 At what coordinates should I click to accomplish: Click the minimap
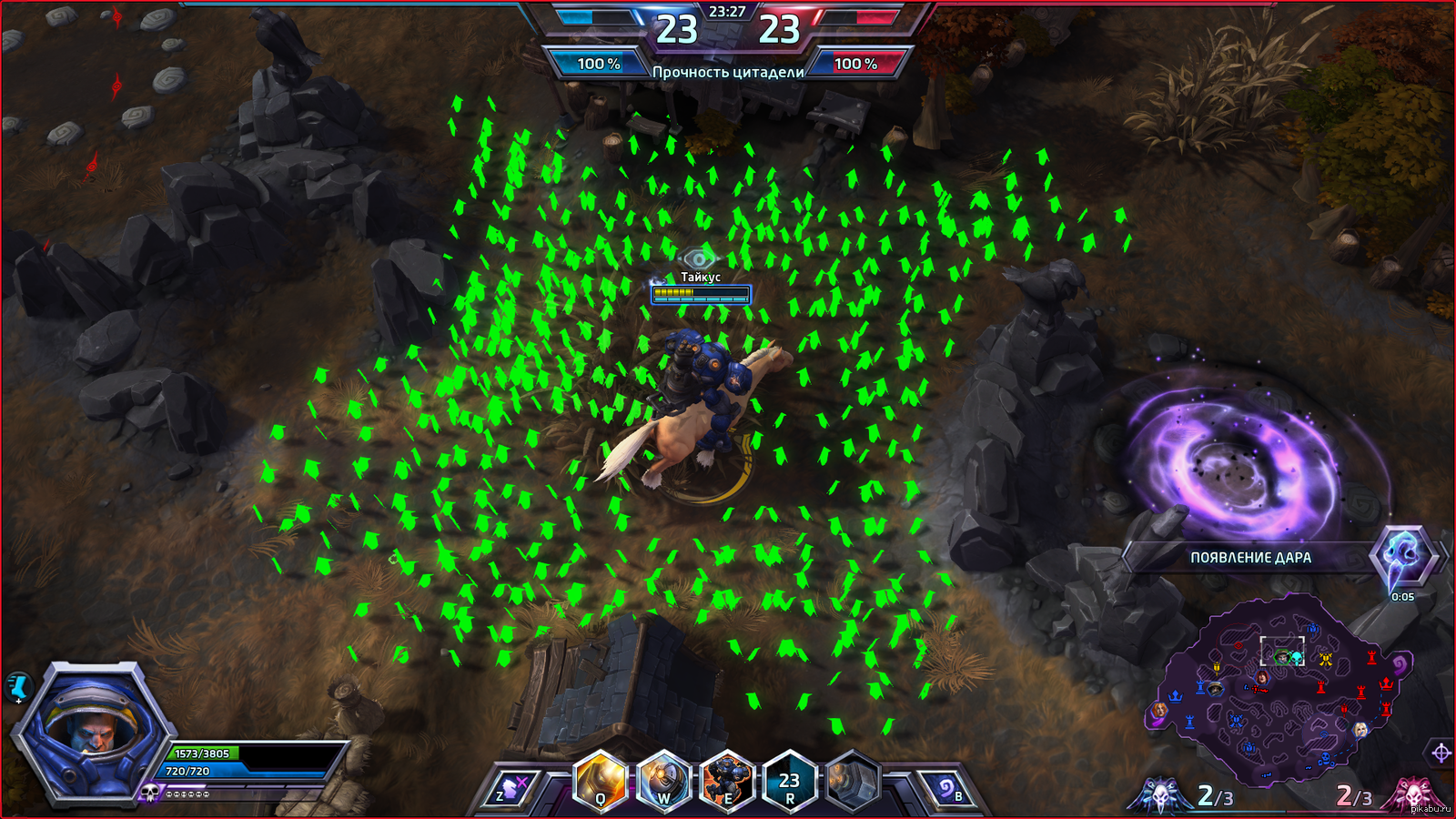point(1274,692)
